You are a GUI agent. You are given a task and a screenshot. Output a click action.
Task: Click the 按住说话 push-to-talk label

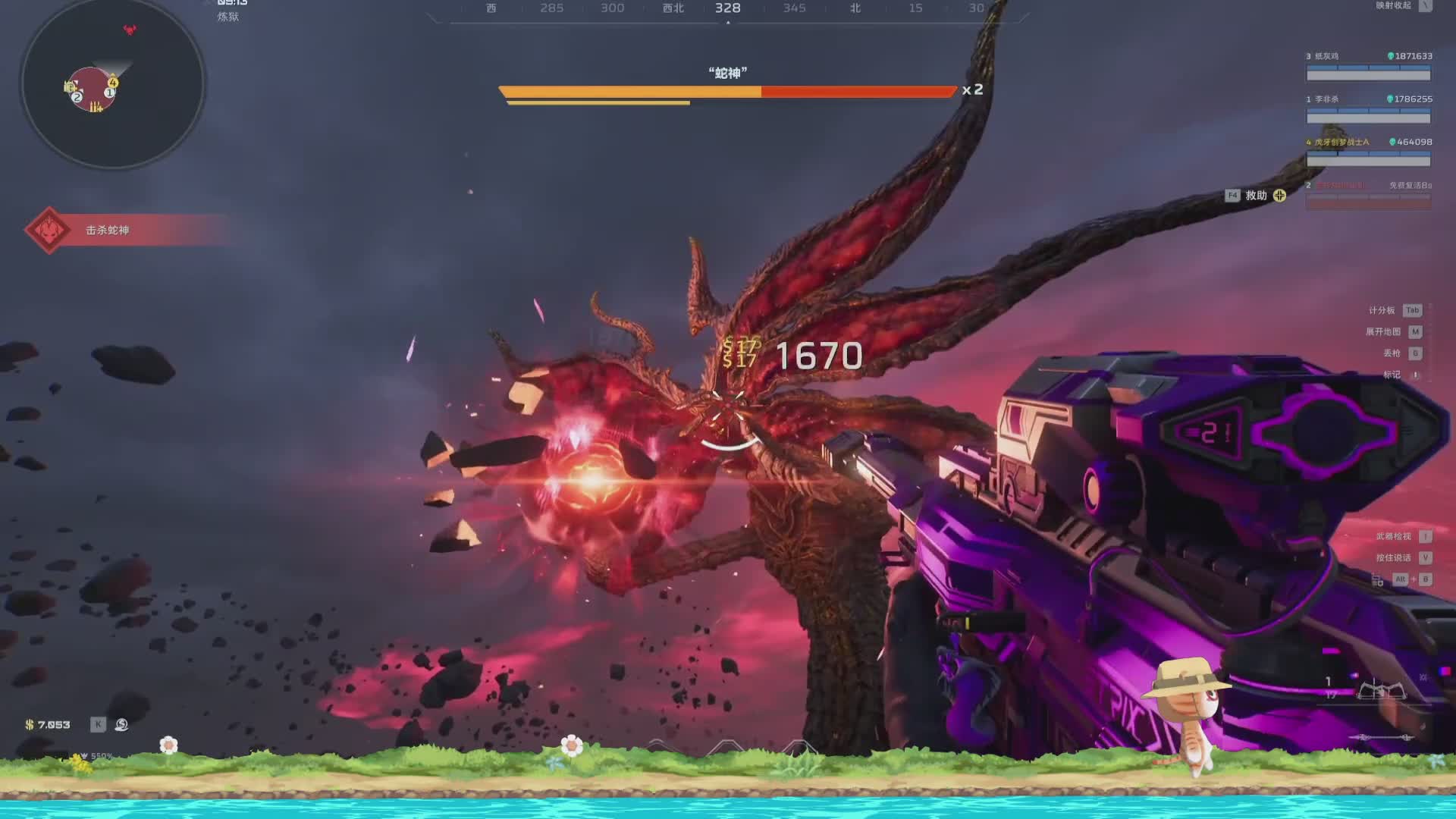click(x=1393, y=558)
